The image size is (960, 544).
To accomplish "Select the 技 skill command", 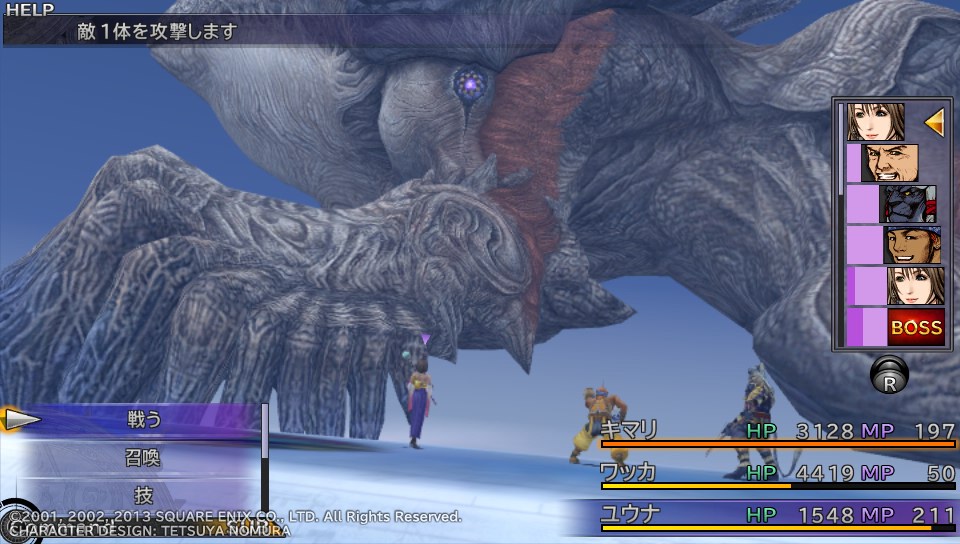I will click(x=144, y=494).
